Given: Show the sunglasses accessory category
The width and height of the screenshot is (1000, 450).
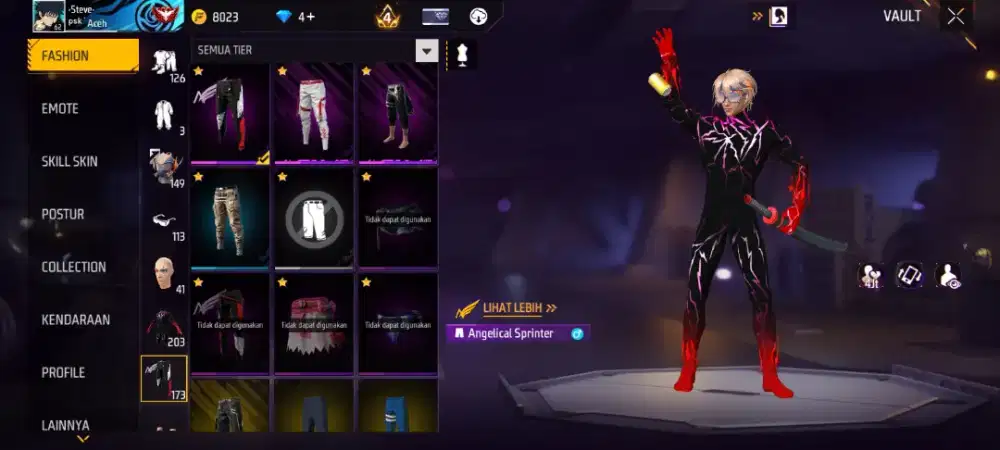Looking at the screenshot, I should click(x=164, y=221).
